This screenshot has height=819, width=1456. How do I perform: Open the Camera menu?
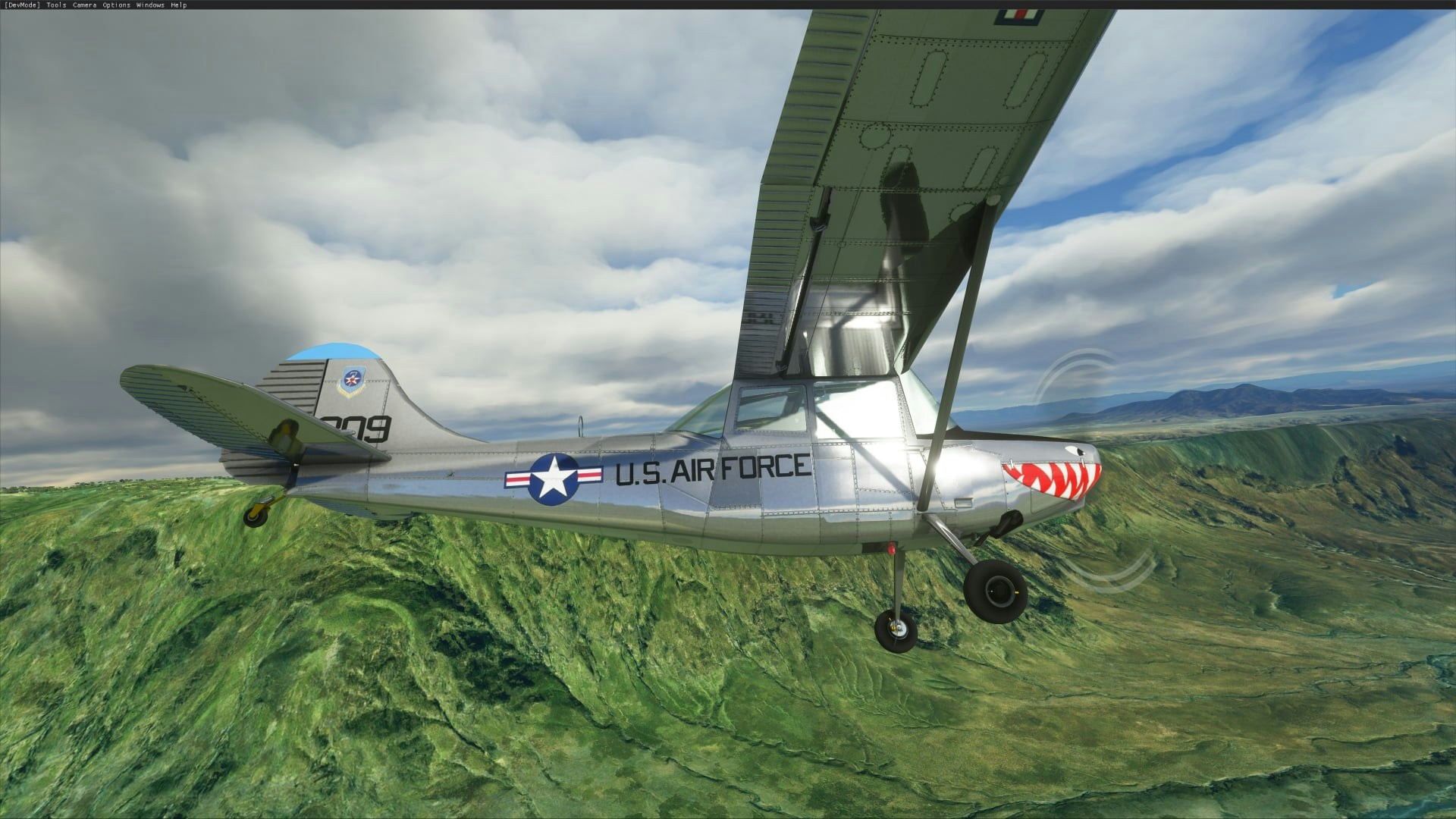click(84, 5)
